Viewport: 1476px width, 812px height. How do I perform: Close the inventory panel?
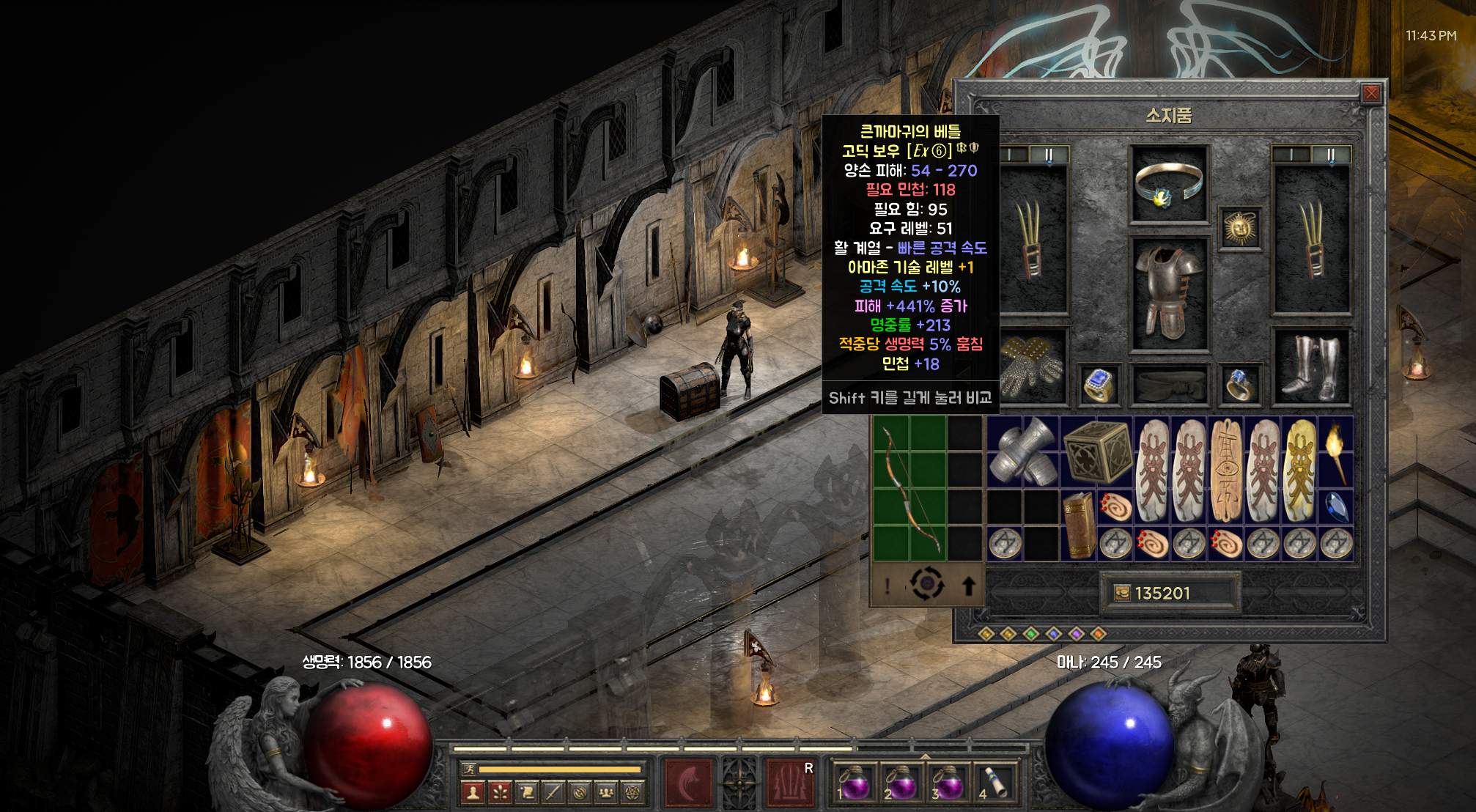point(1371,93)
